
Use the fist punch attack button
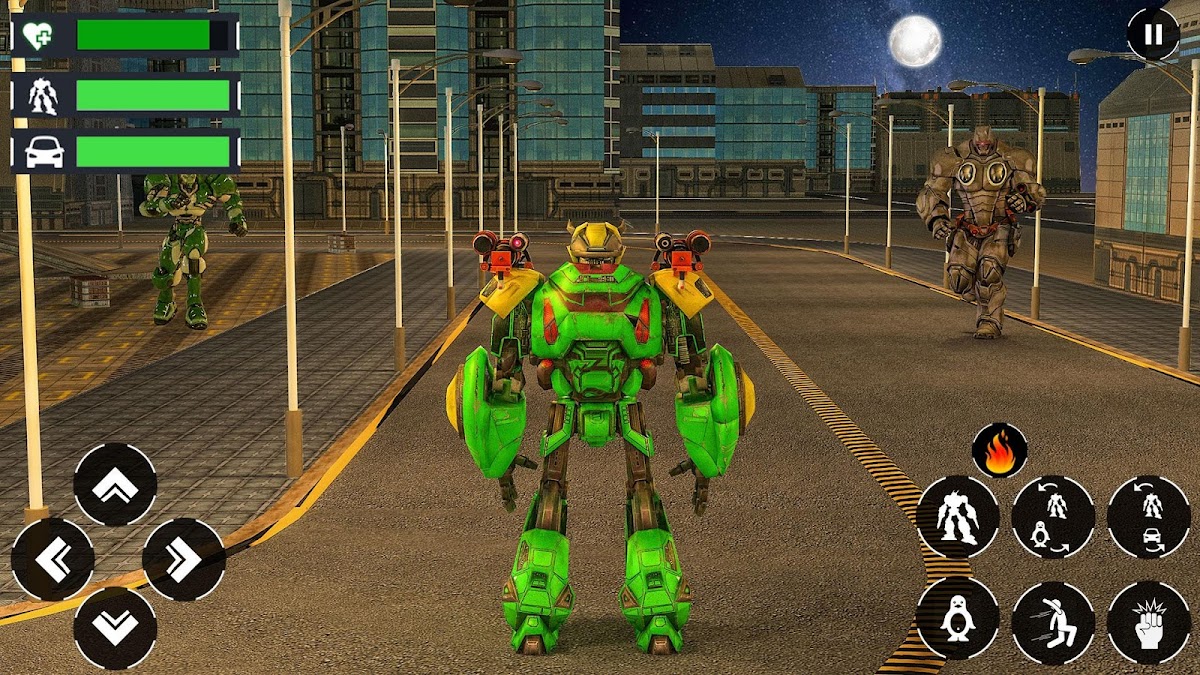[1148, 622]
